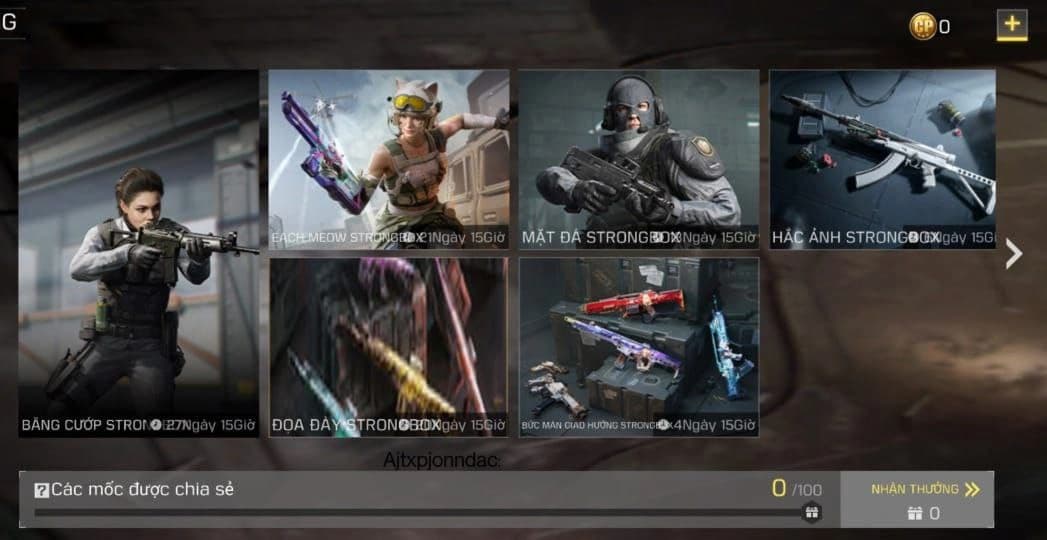This screenshot has width=1047, height=540.
Task: Select the Đọa Đày Strongbox tile
Action: coord(388,347)
